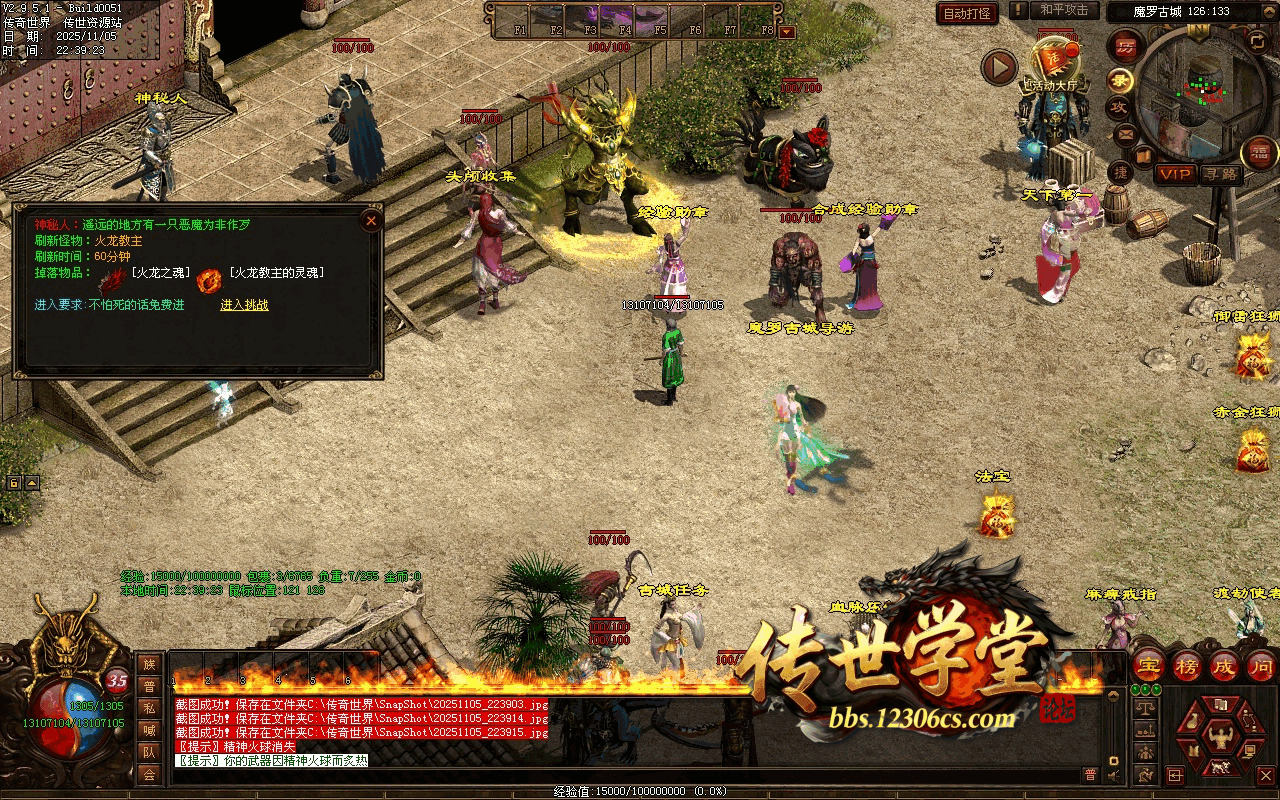Activate the 寻路 pathfinding button
The height and width of the screenshot is (800, 1280).
click(x=1221, y=174)
